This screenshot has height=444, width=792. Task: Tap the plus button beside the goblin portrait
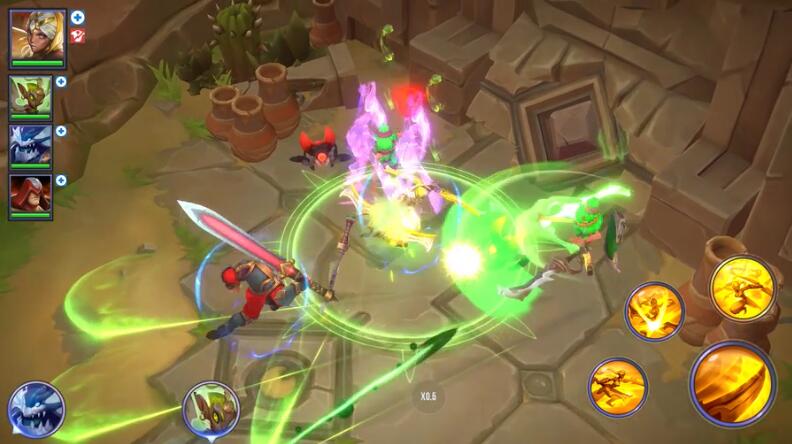coord(61,82)
